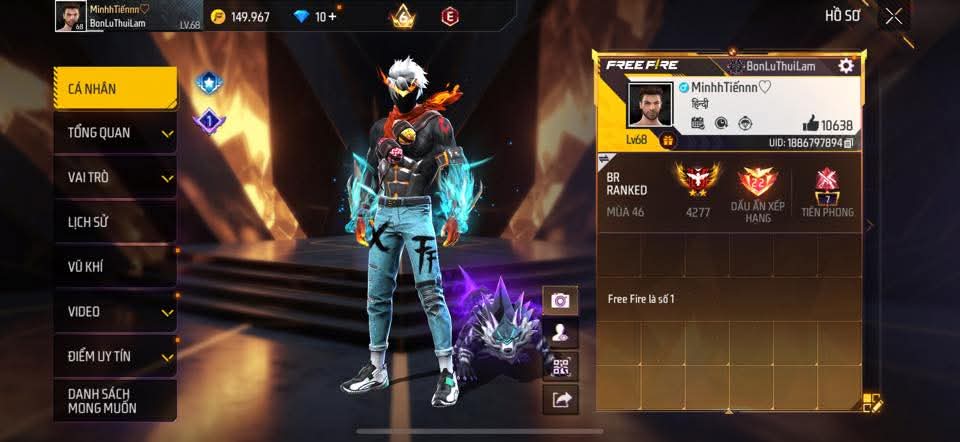This screenshot has width=960, height=442.
Task: Close the profile screen with X
Action: tap(893, 16)
